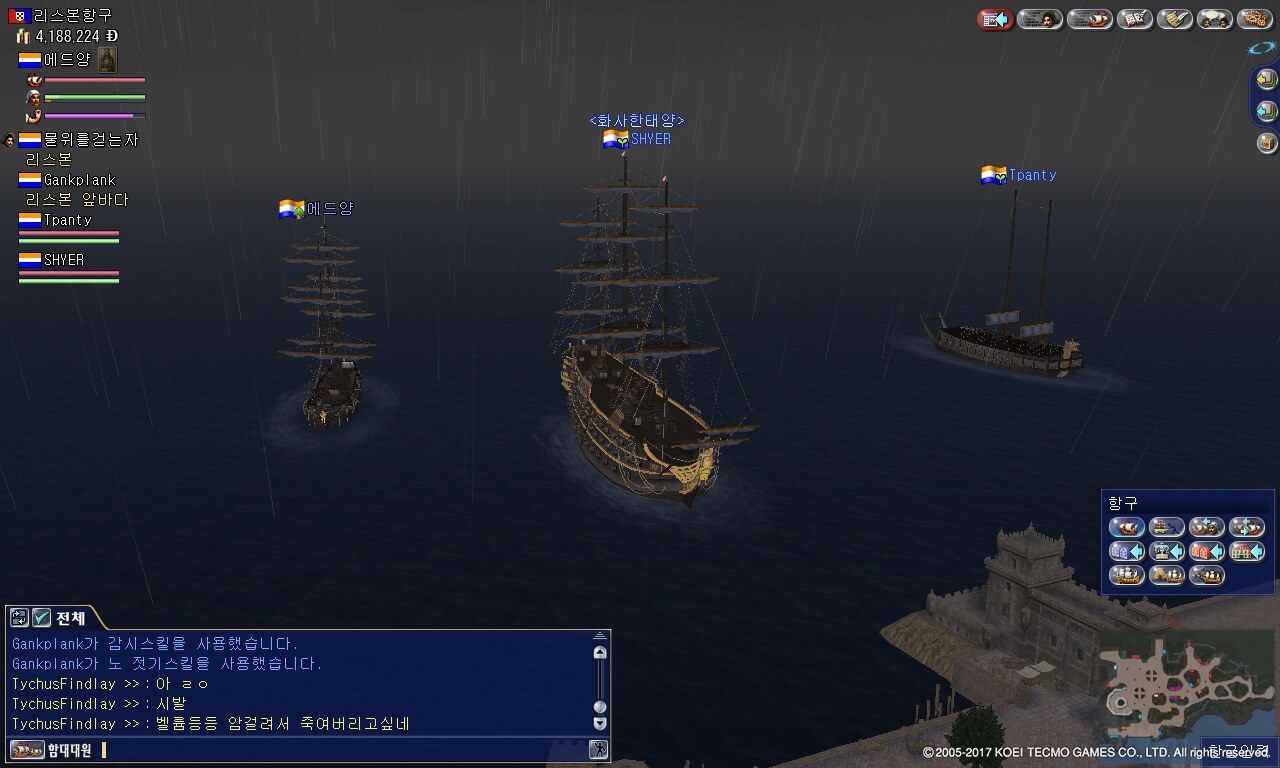Toggle the green checkmark chat filter
The image size is (1280, 768).
pyautogui.click(x=41, y=618)
